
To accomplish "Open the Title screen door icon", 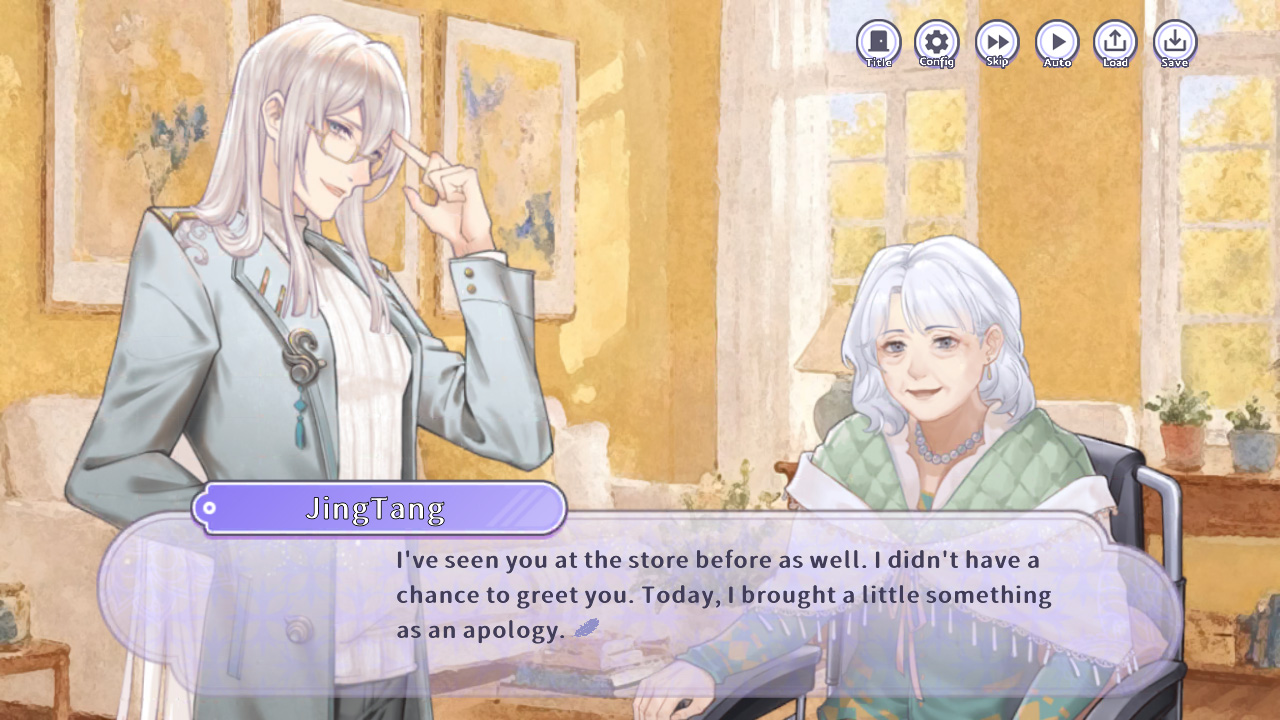I will click(879, 40).
